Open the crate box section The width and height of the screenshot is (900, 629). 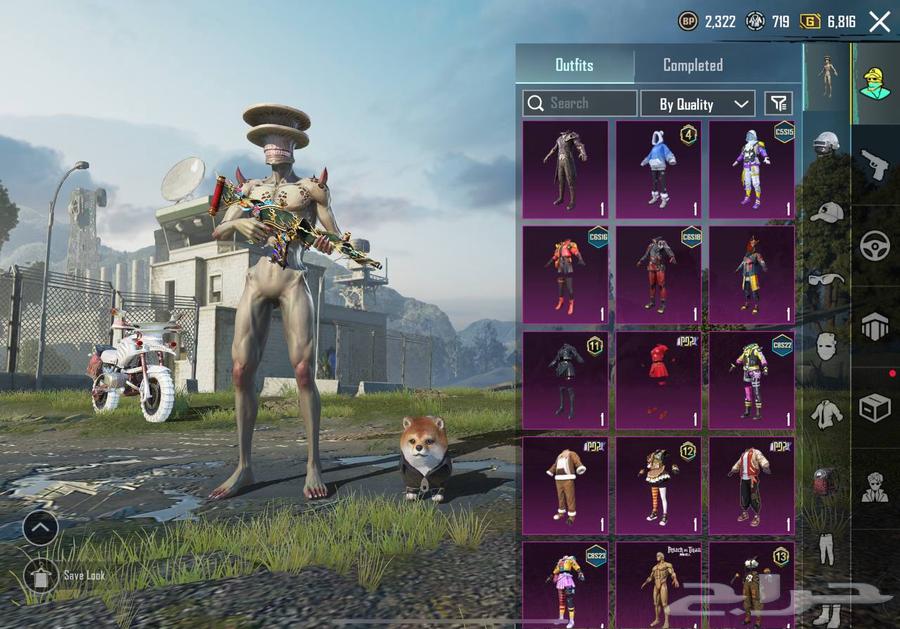pos(875,407)
